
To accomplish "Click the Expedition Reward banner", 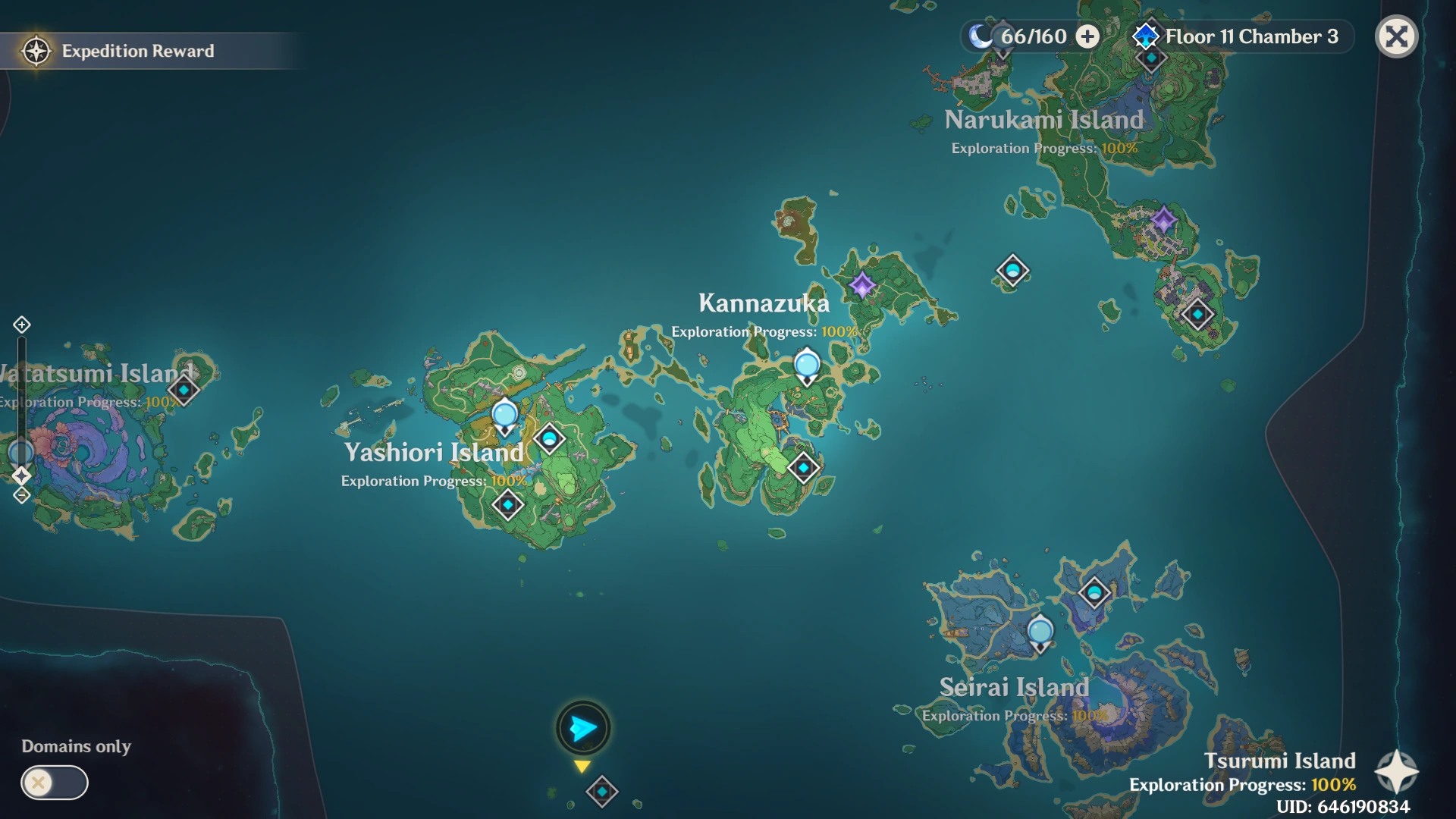I will click(136, 51).
